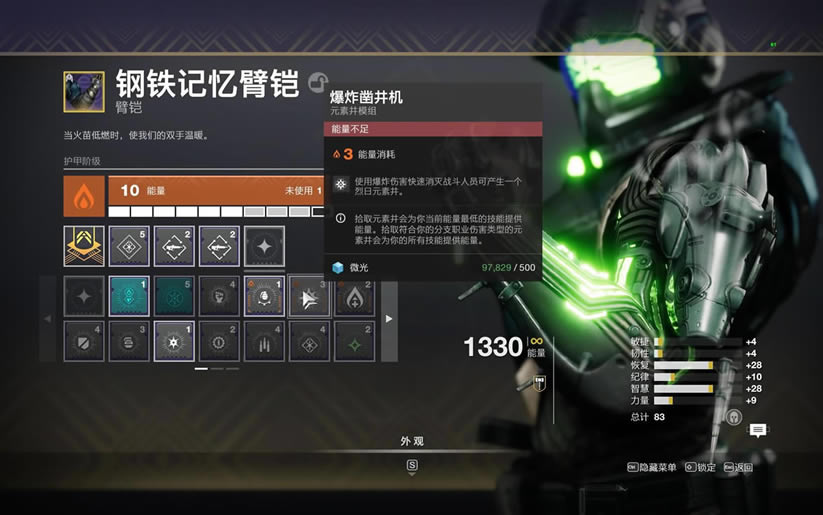
Task: Open the equipped mod socket costing 5
Action: pyautogui.click(x=129, y=246)
